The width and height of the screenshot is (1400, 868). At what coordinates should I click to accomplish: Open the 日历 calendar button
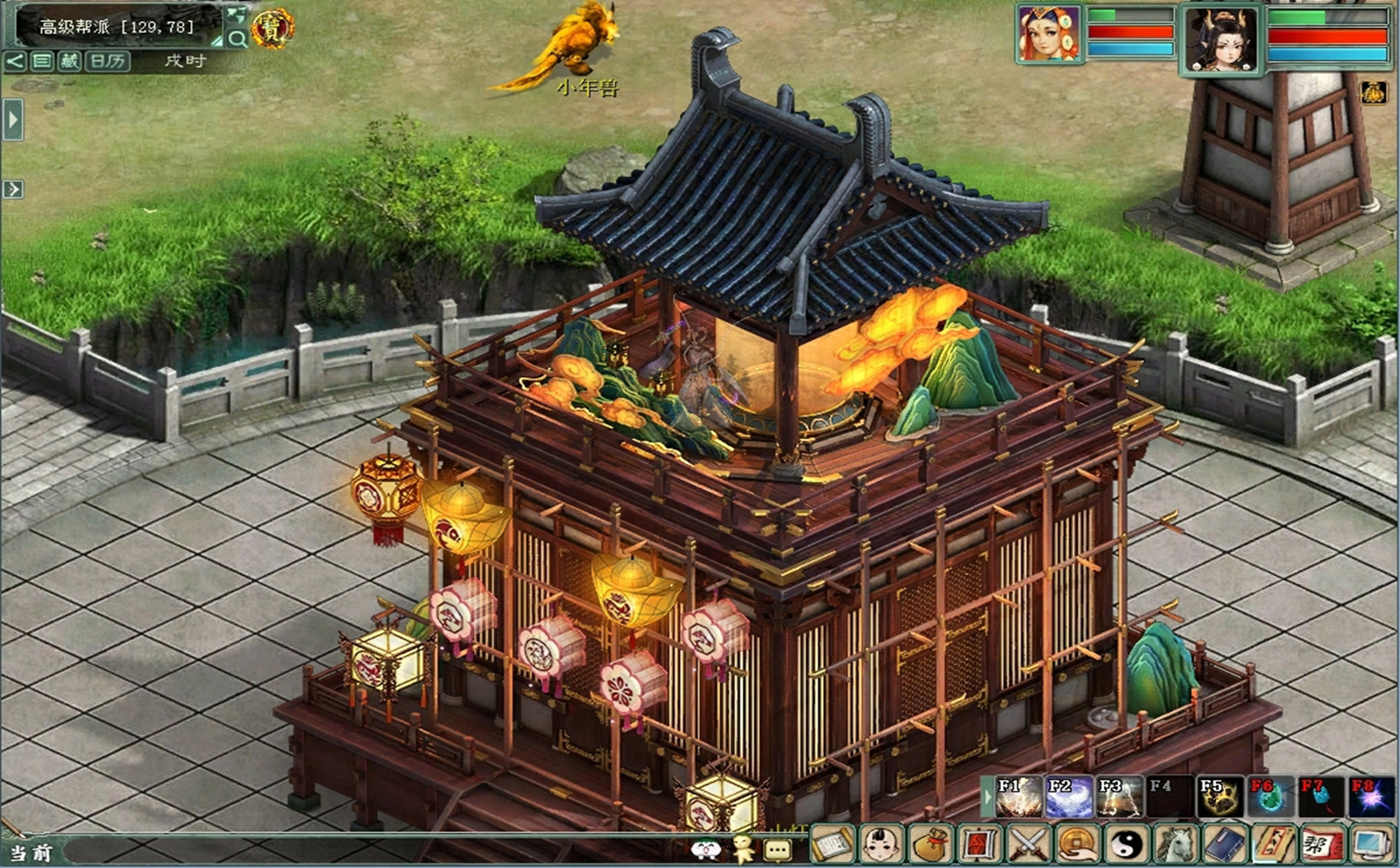tap(107, 60)
